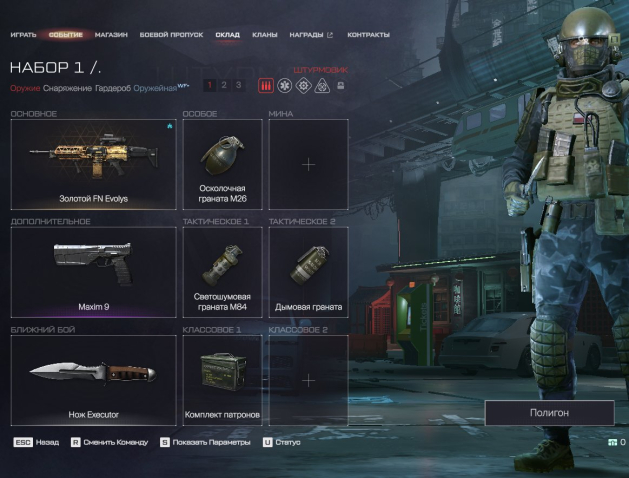Choose the Нож Executor melee slot
Viewport: 629px width, 478px height.
click(93, 380)
